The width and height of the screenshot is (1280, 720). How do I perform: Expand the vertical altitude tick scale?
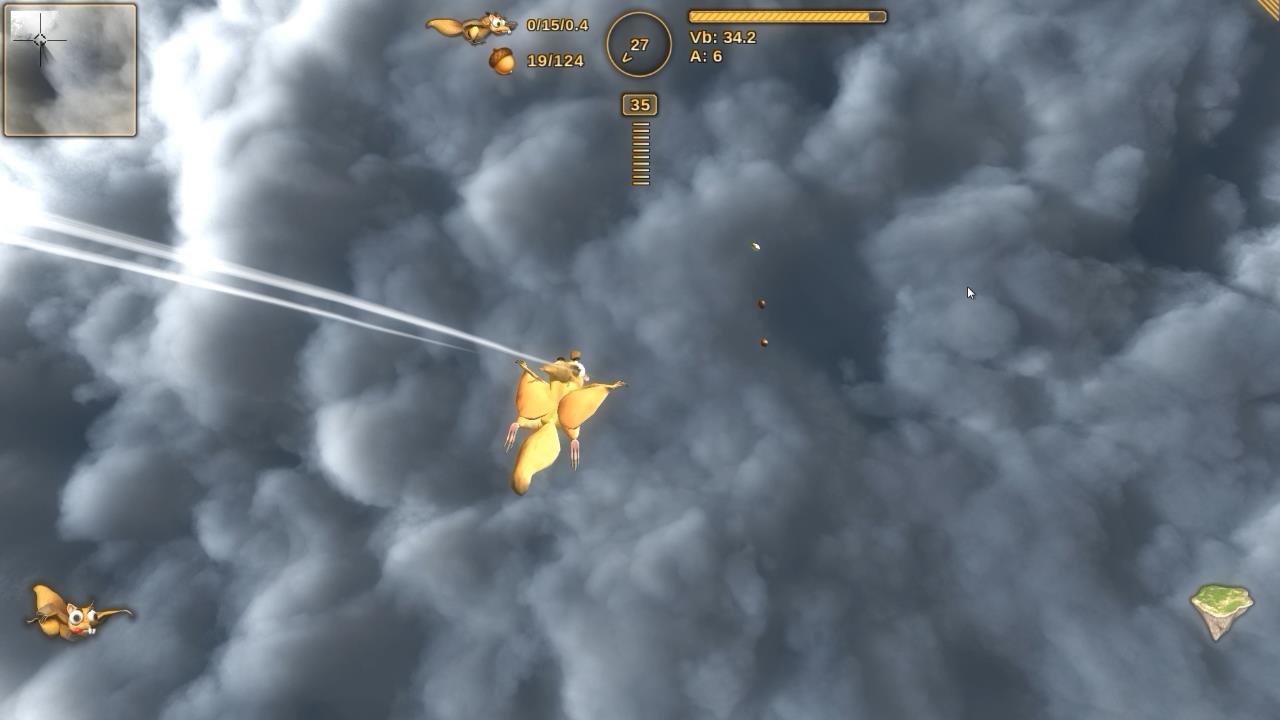click(x=640, y=155)
